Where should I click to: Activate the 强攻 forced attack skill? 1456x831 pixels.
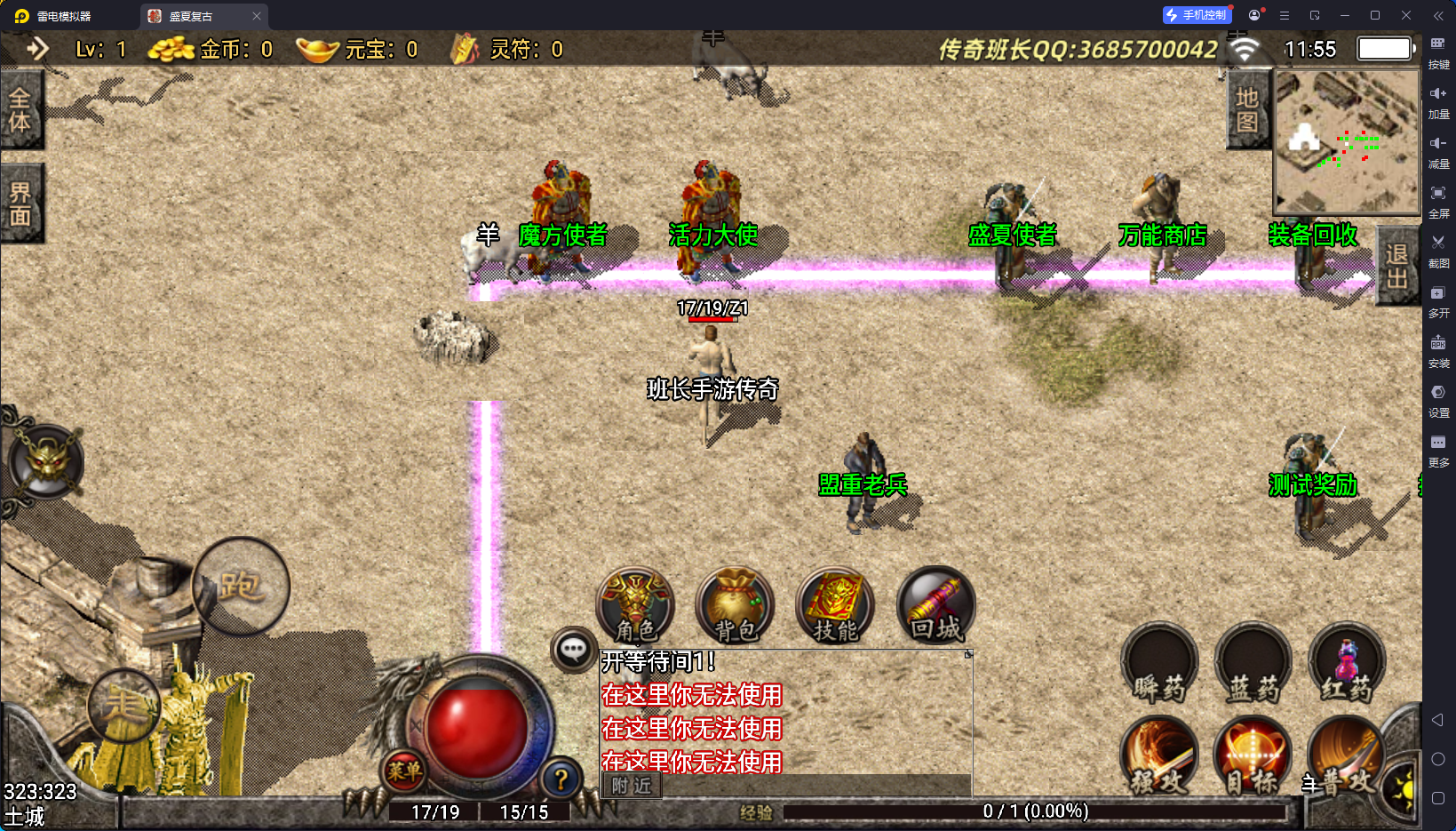1159,756
